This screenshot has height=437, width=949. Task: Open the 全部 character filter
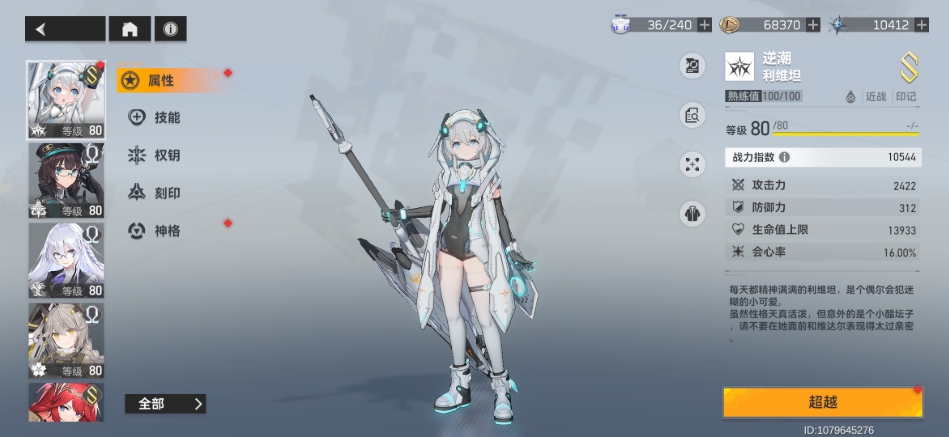[x=166, y=404]
